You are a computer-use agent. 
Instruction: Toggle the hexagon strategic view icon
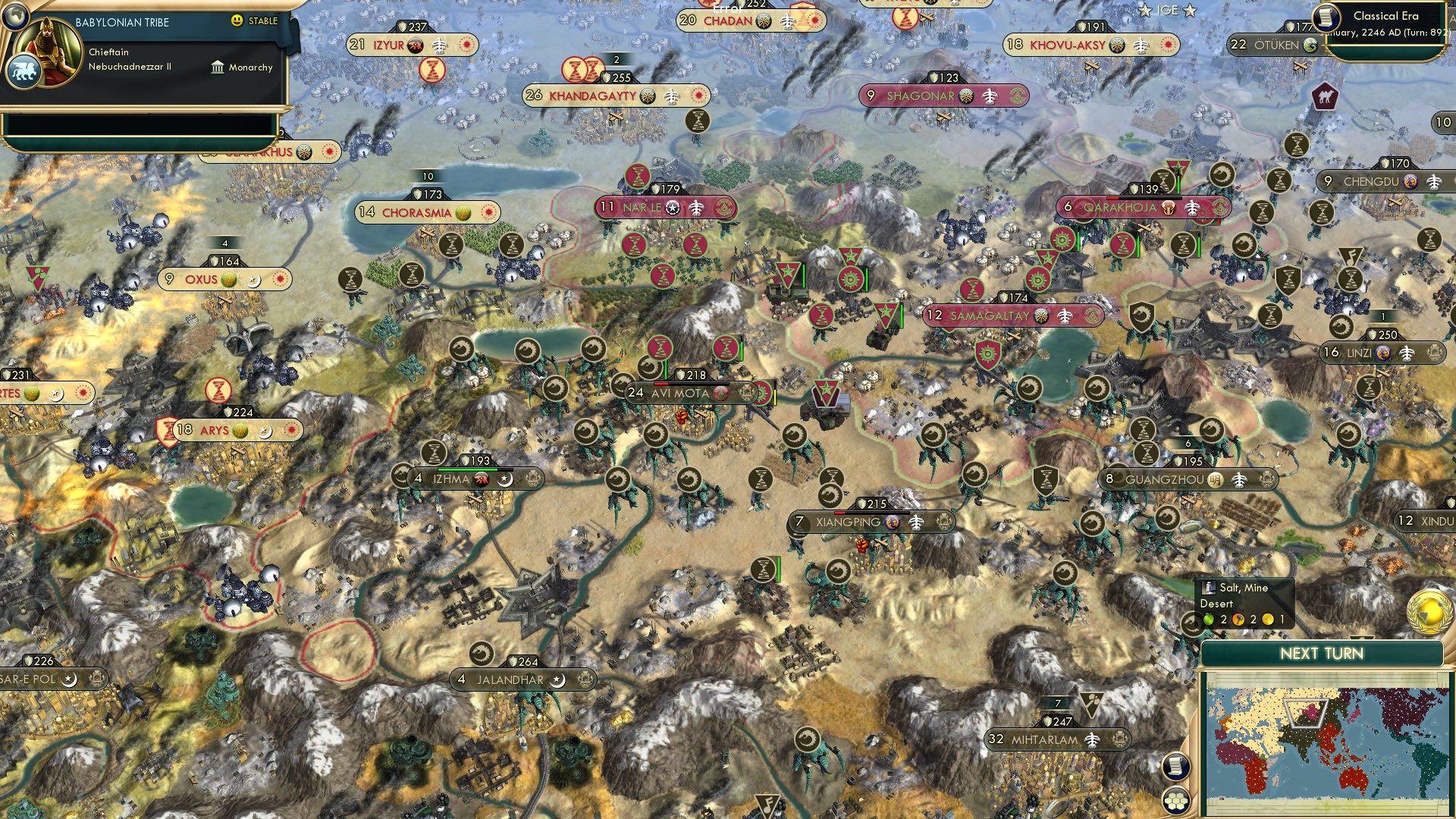click(x=1176, y=800)
